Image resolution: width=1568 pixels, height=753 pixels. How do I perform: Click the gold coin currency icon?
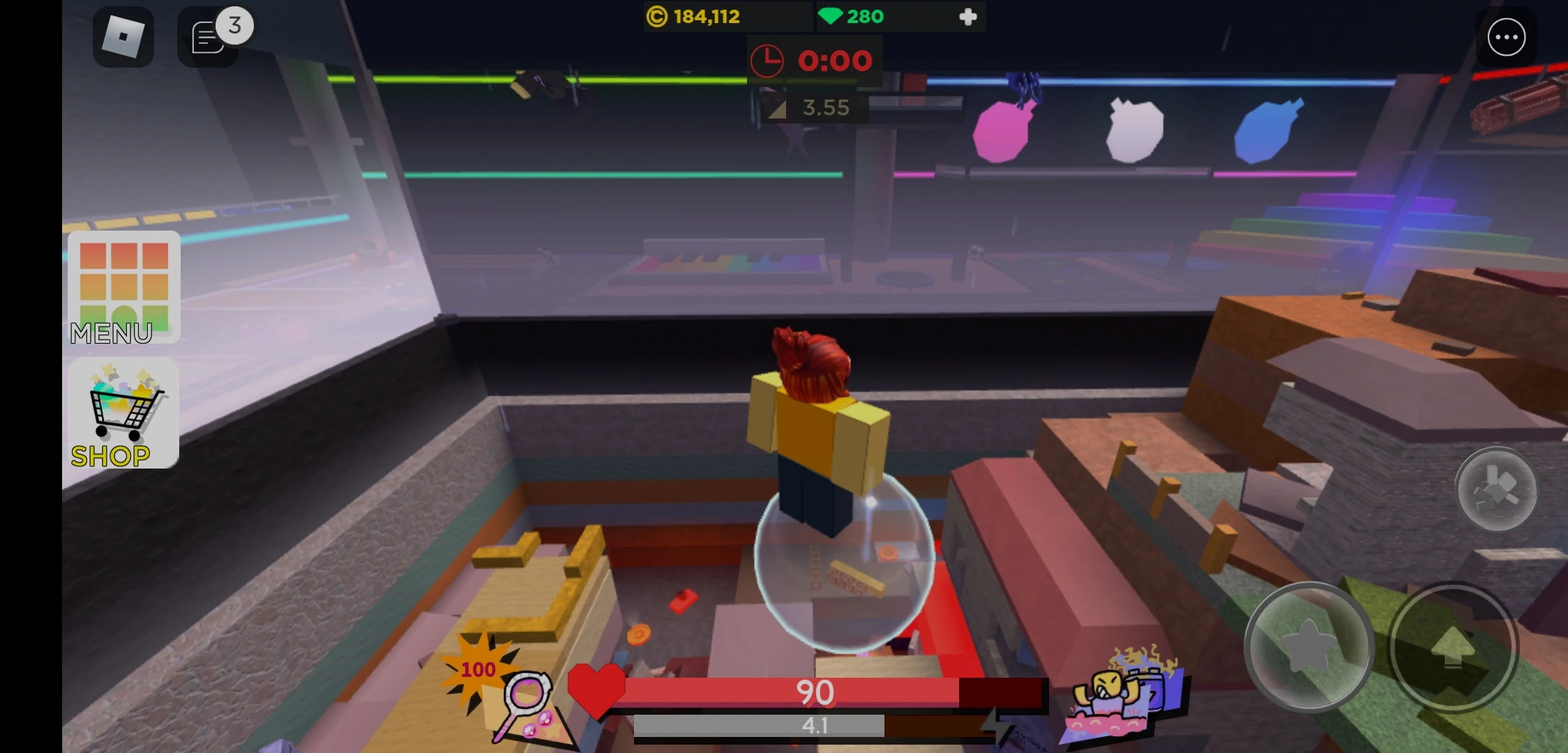[x=656, y=15]
